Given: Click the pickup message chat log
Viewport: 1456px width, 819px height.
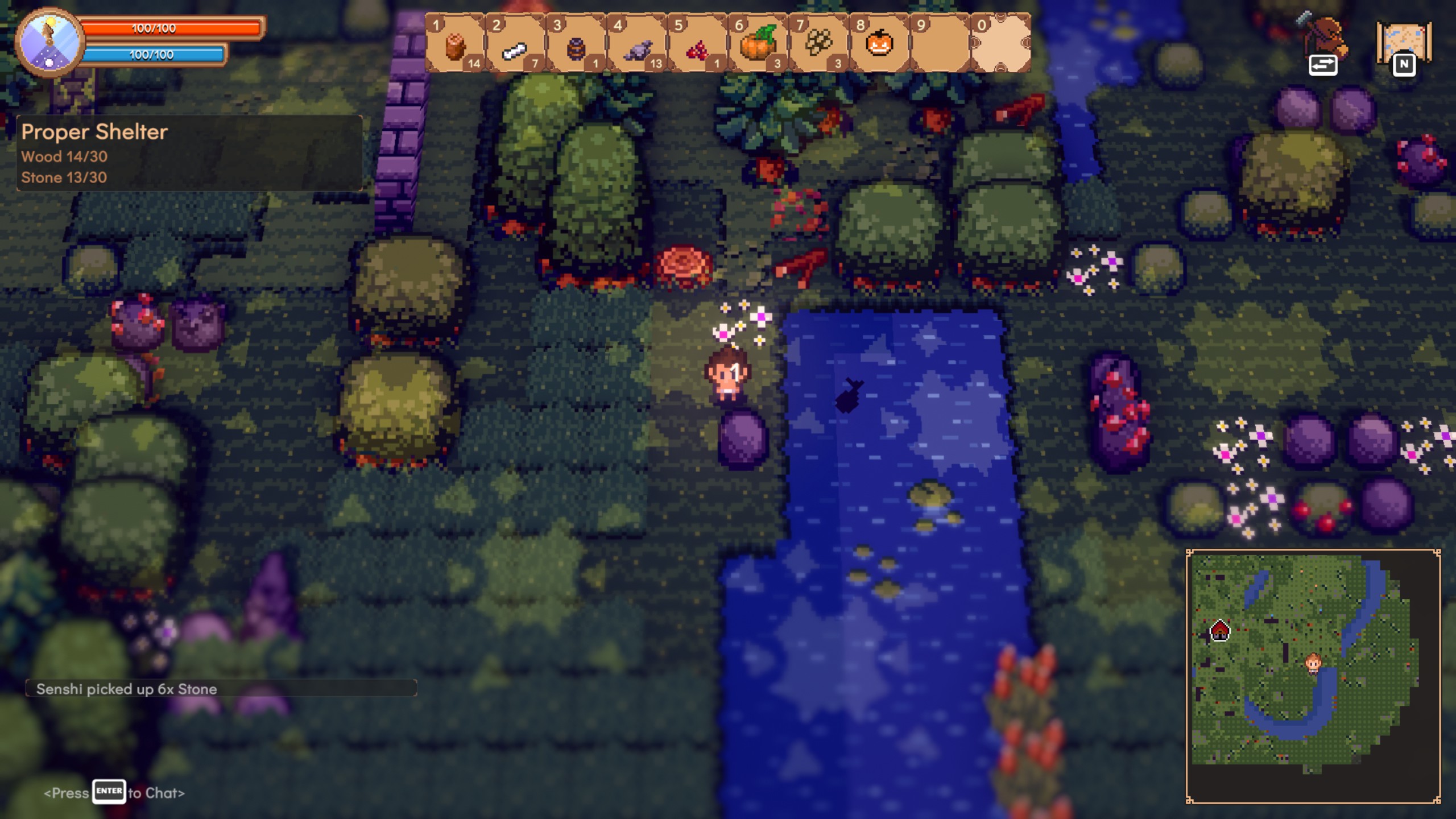Looking at the screenshot, I should [221, 689].
